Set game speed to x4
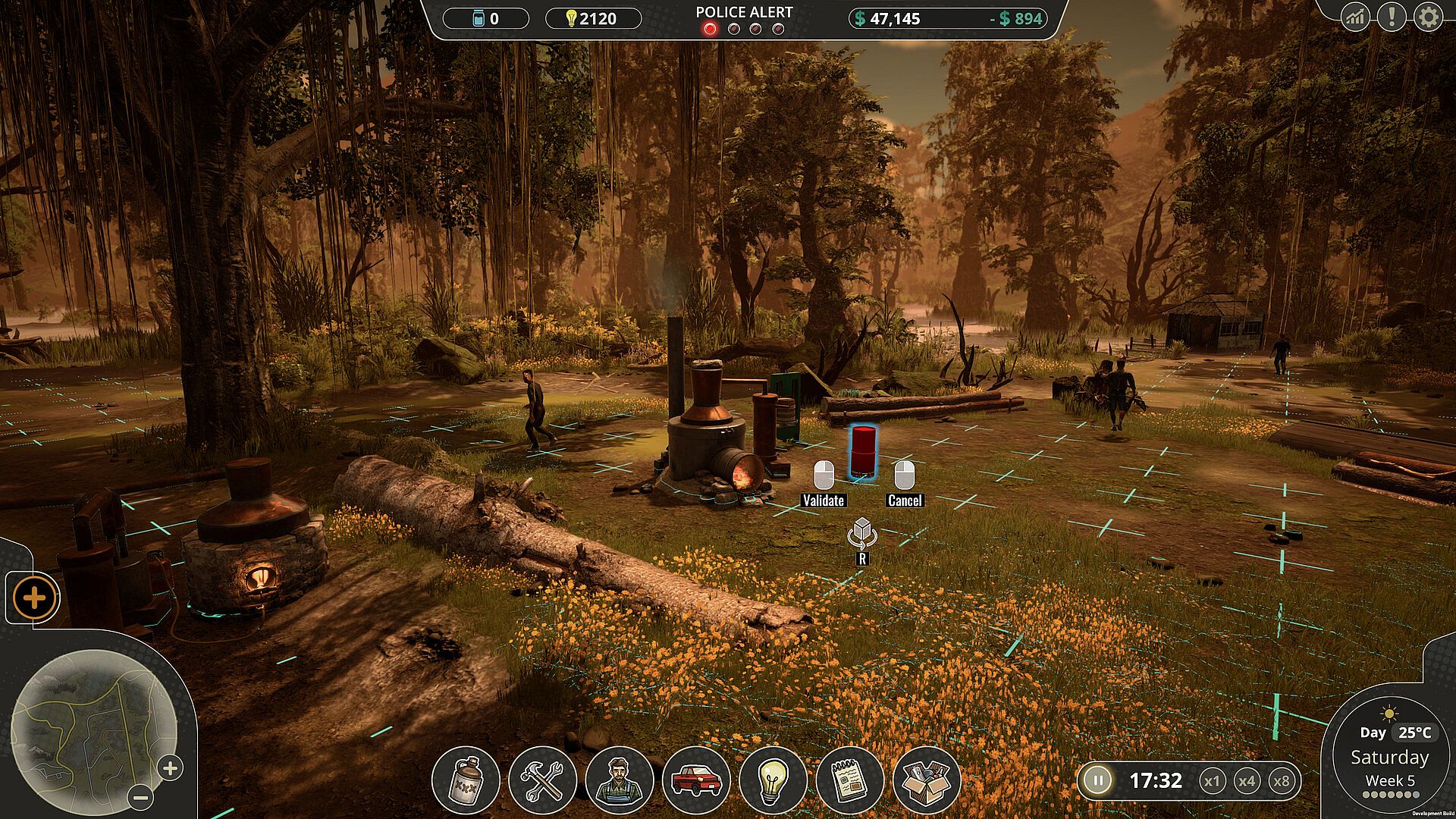Image resolution: width=1456 pixels, height=819 pixels. point(1247,780)
